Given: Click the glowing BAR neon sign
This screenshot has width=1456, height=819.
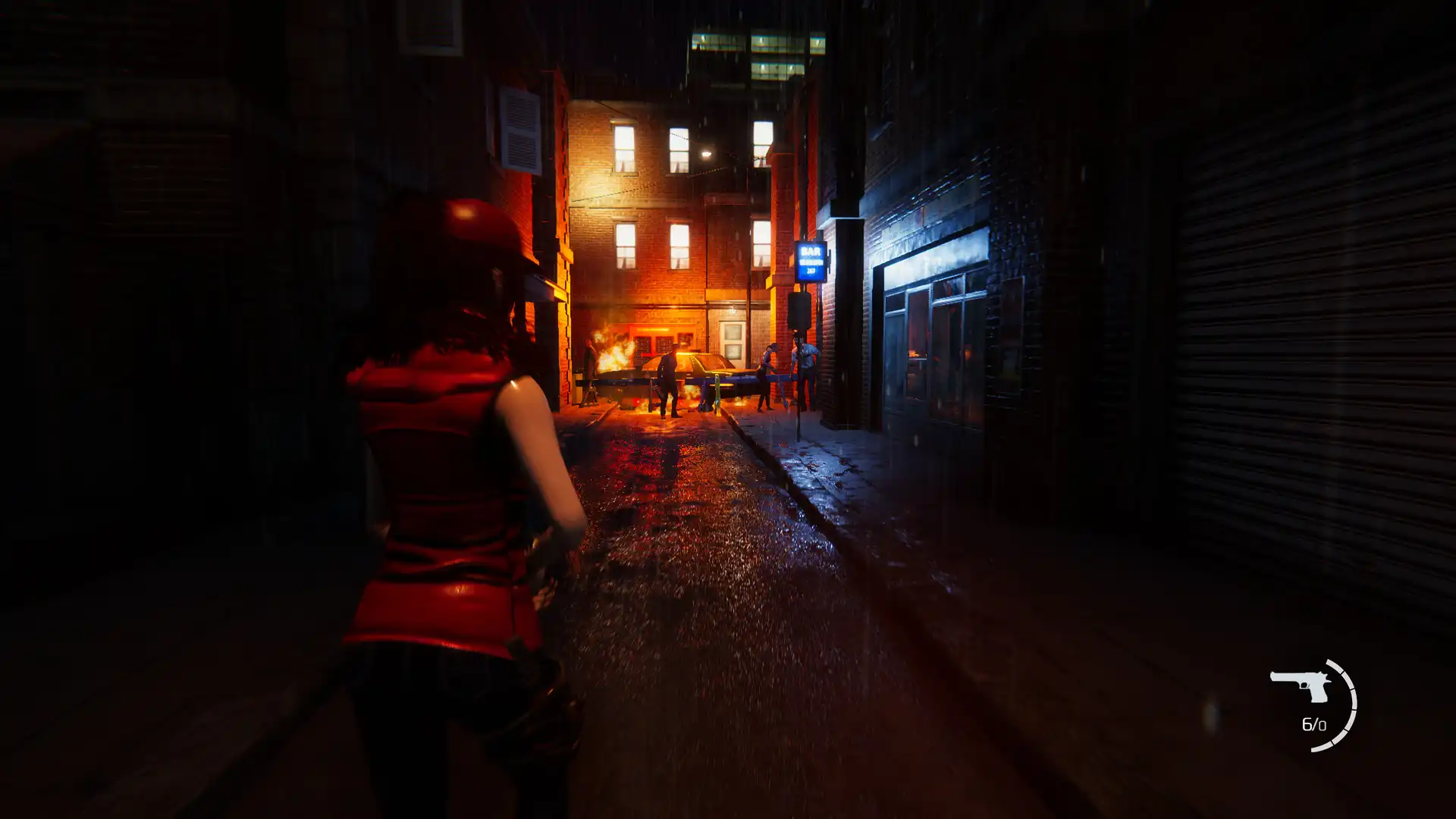Looking at the screenshot, I should pos(811,261).
